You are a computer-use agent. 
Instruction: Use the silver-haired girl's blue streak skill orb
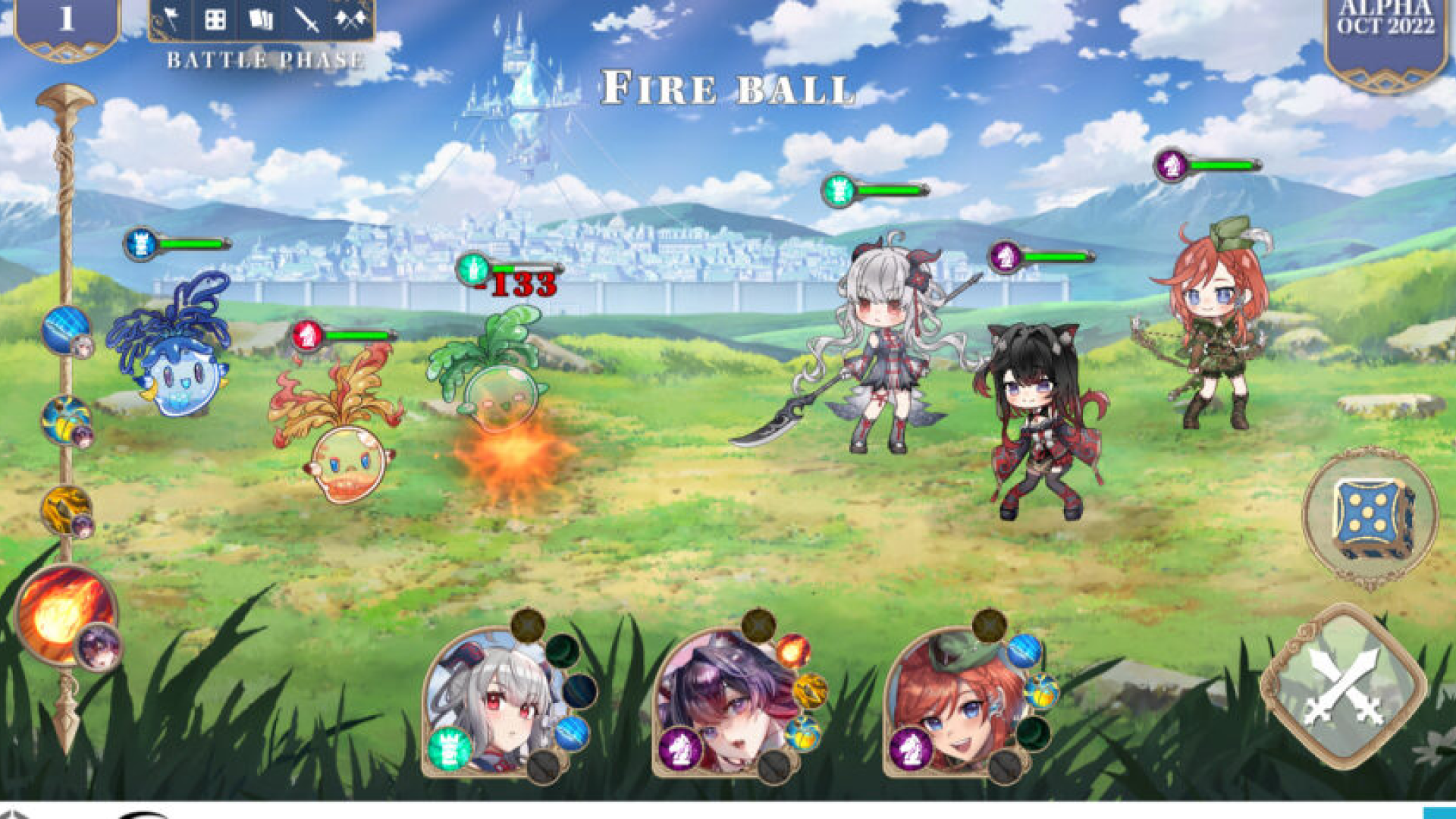(x=572, y=733)
